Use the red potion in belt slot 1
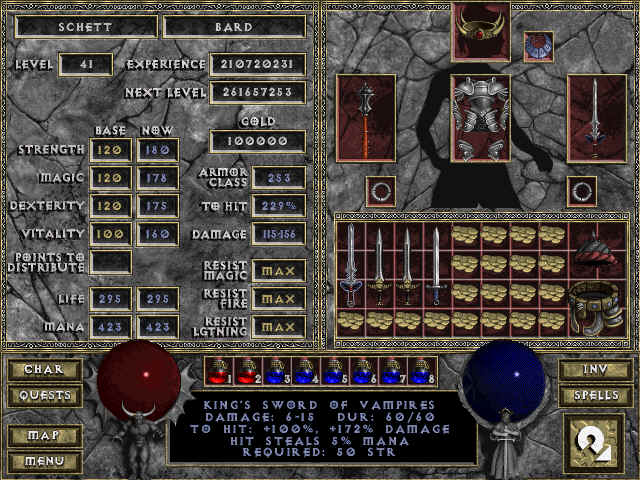640x480 pixels. (220, 371)
